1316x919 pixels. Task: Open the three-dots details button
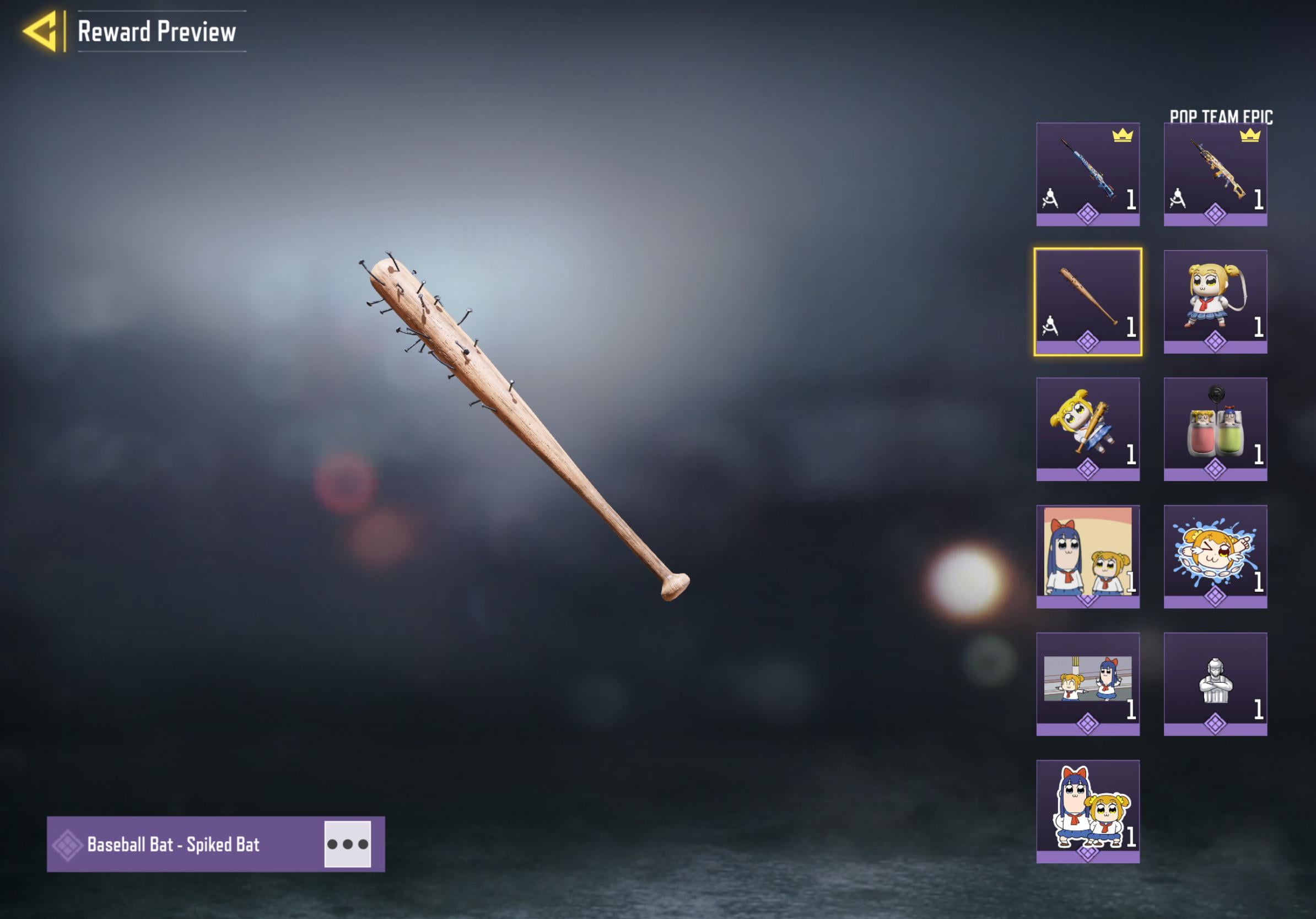tap(347, 844)
